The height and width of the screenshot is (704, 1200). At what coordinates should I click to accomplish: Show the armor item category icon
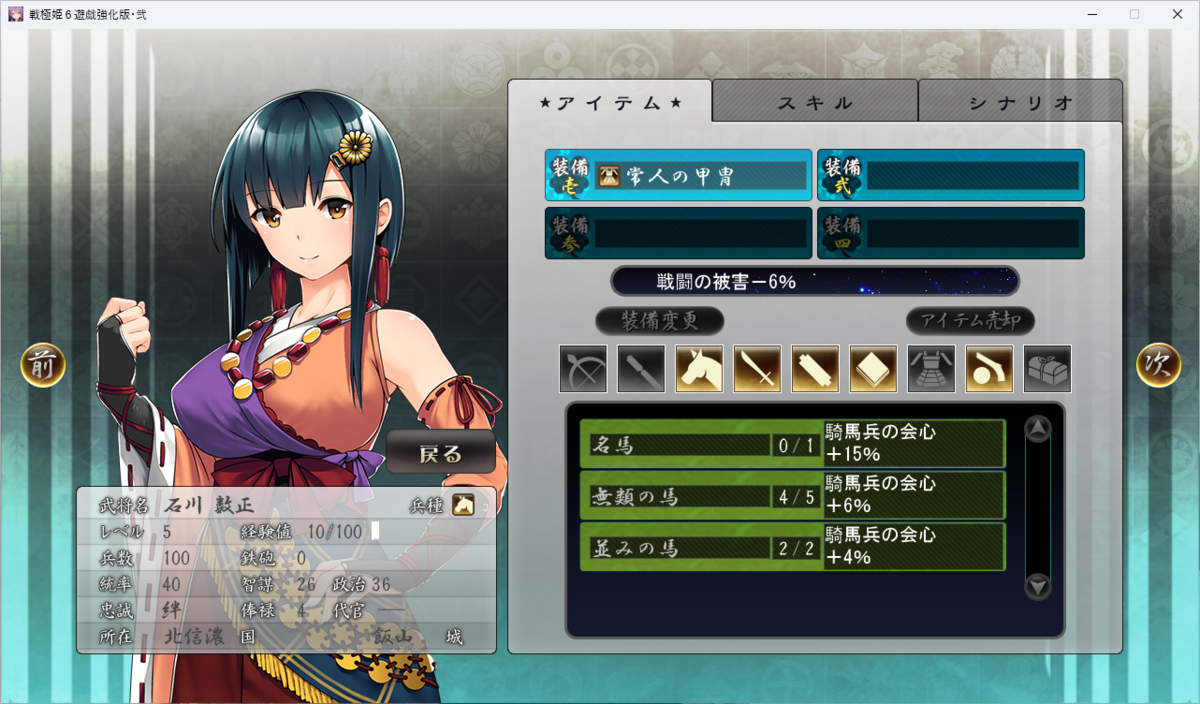tap(931, 369)
